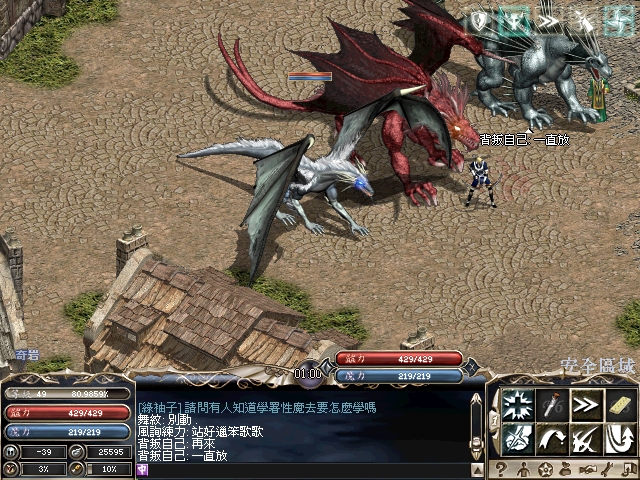Select the shield buff icon at top

[480, 20]
